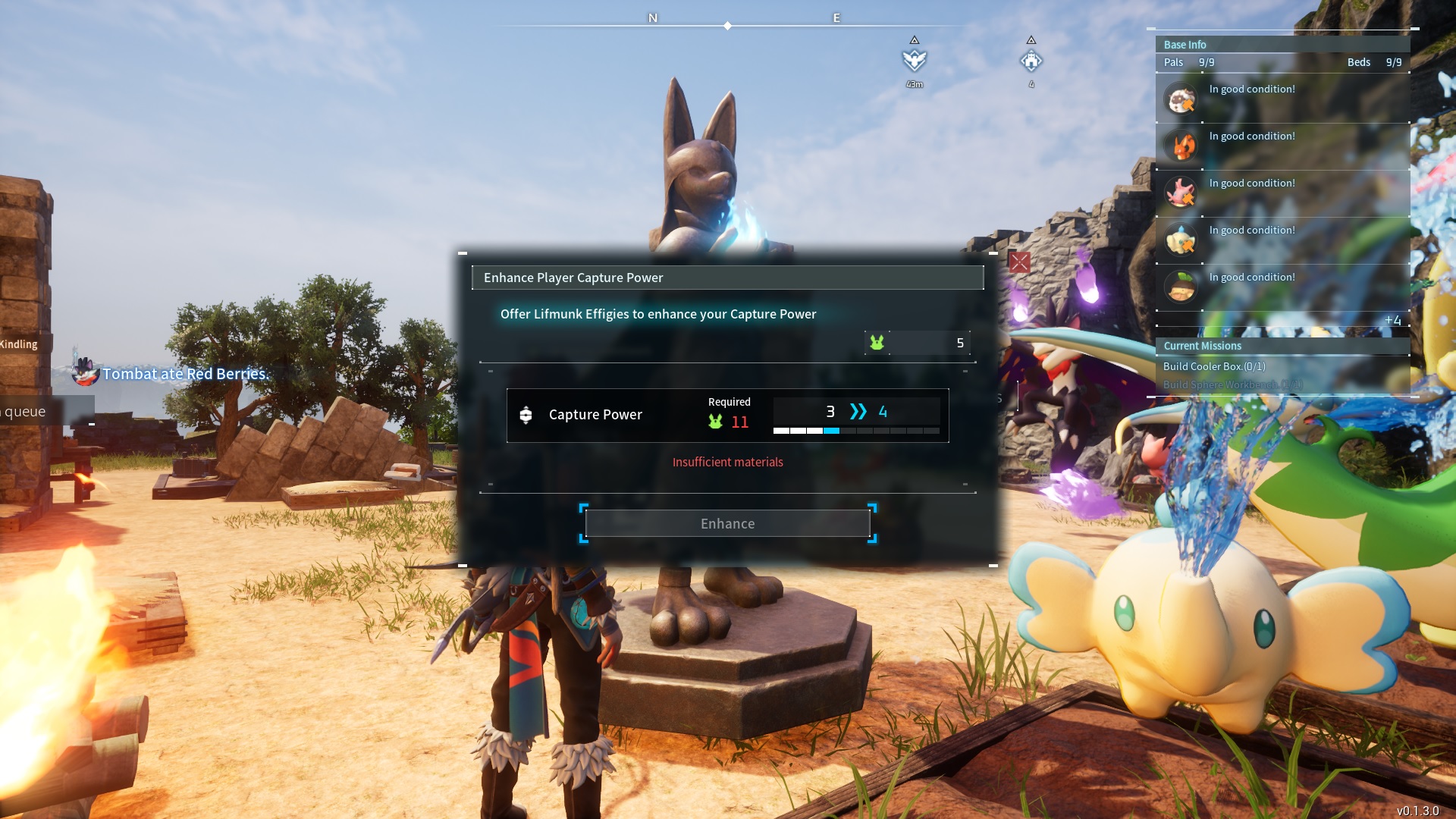Close the Enhance Player Capture Power dialog
Image resolution: width=1456 pixels, height=819 pixels.
(1019, 262)
